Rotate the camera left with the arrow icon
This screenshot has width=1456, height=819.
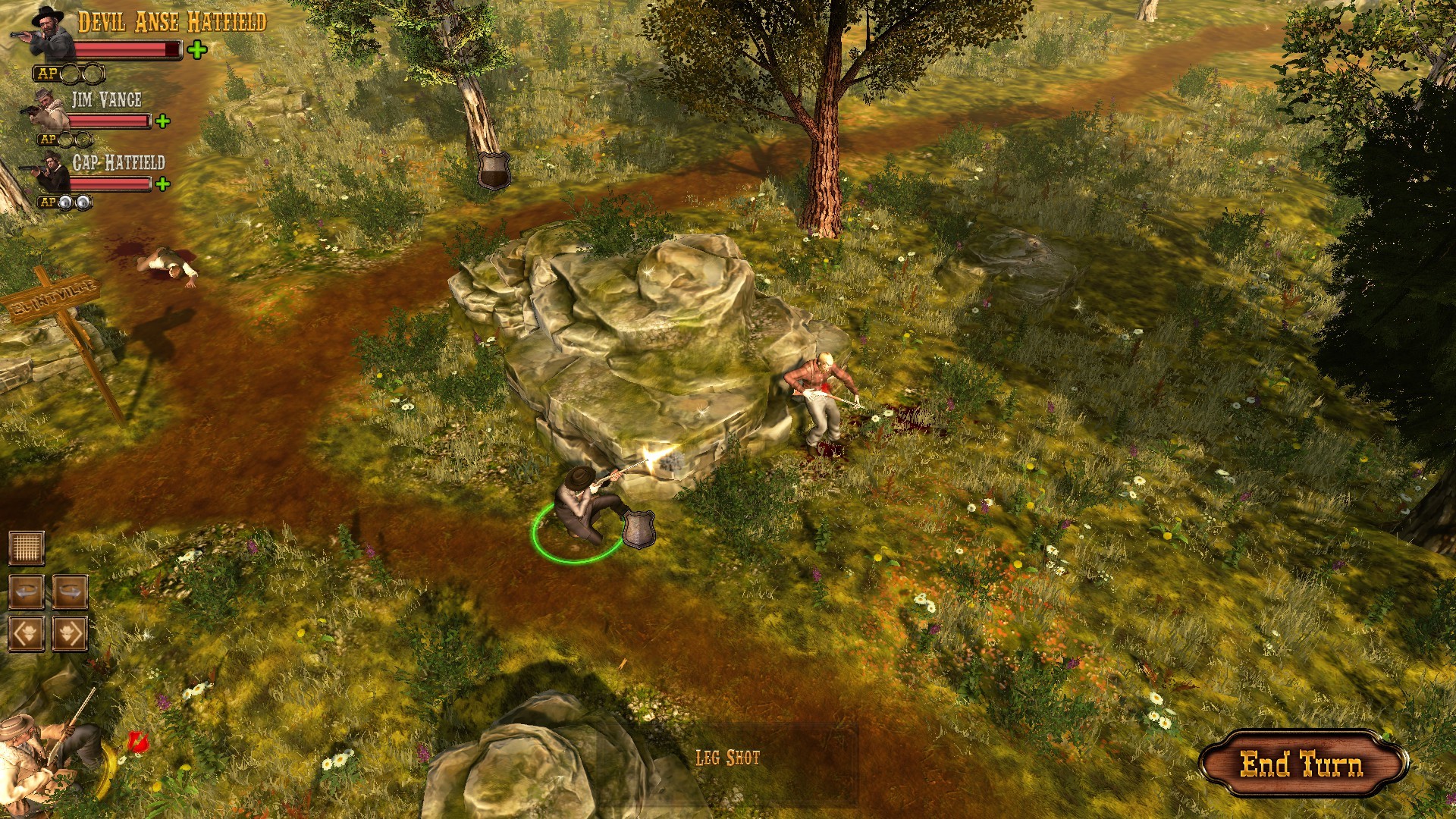coord(27,591)
